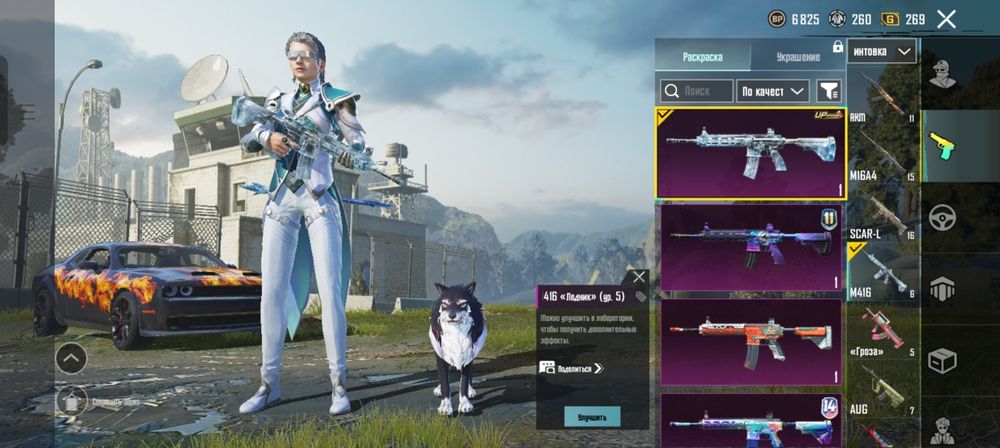Open the По качеству sort dropdown
1000x448 pixels.
click(x=773, y=91)
